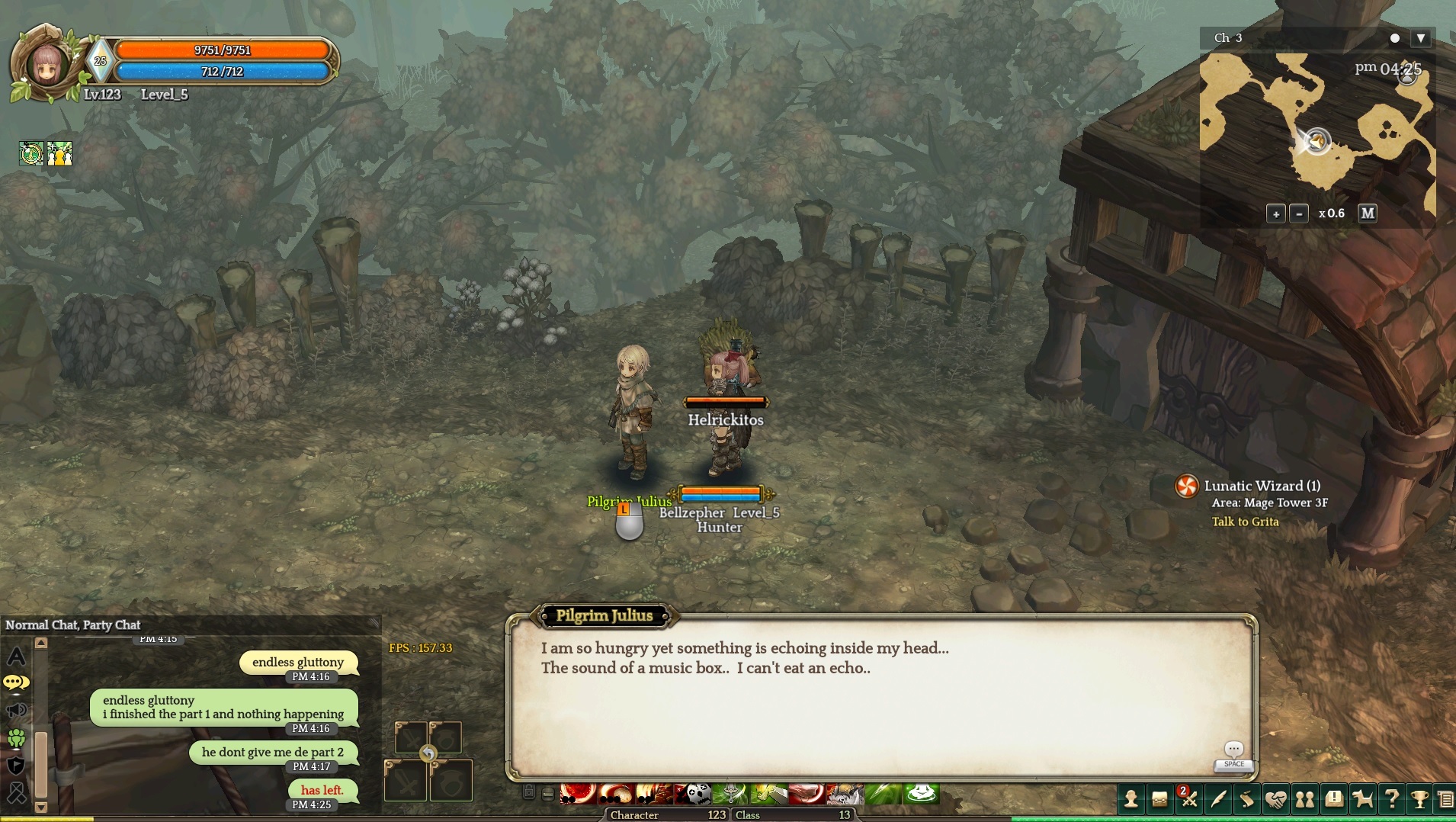Use the green meditation pose skill
This screenshot has width=1456, height=822.
921,795
